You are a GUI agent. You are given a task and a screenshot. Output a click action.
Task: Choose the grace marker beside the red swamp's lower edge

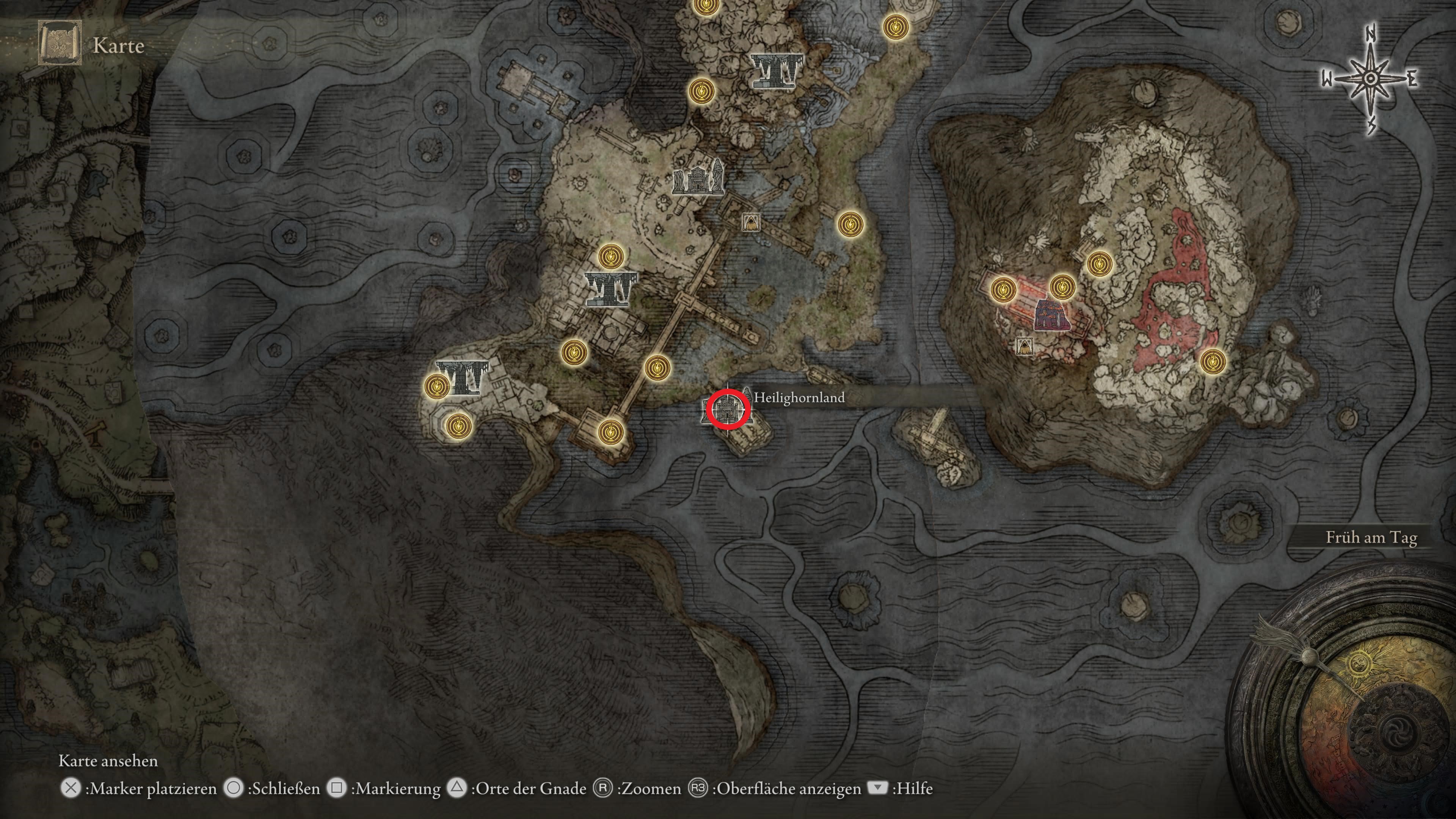1213,361
